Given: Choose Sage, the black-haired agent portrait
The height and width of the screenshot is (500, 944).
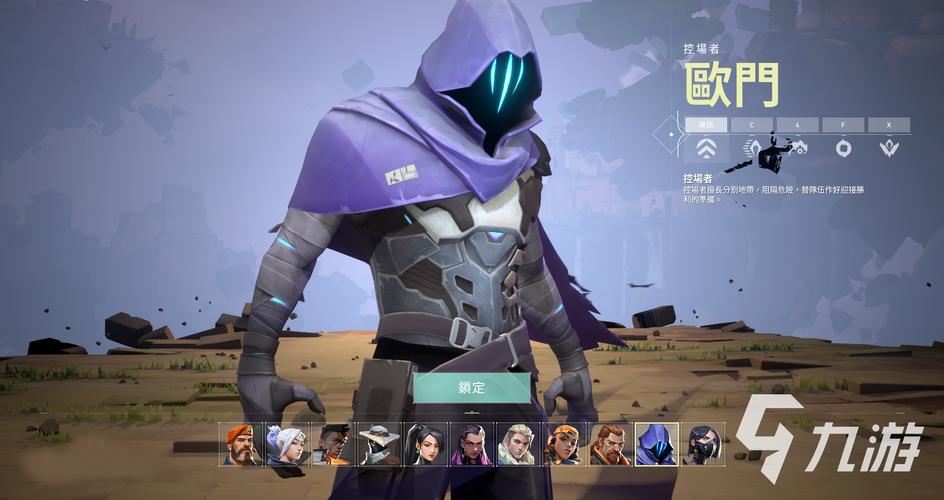Looking at the screenshot, I should click(x=426, y=444).
